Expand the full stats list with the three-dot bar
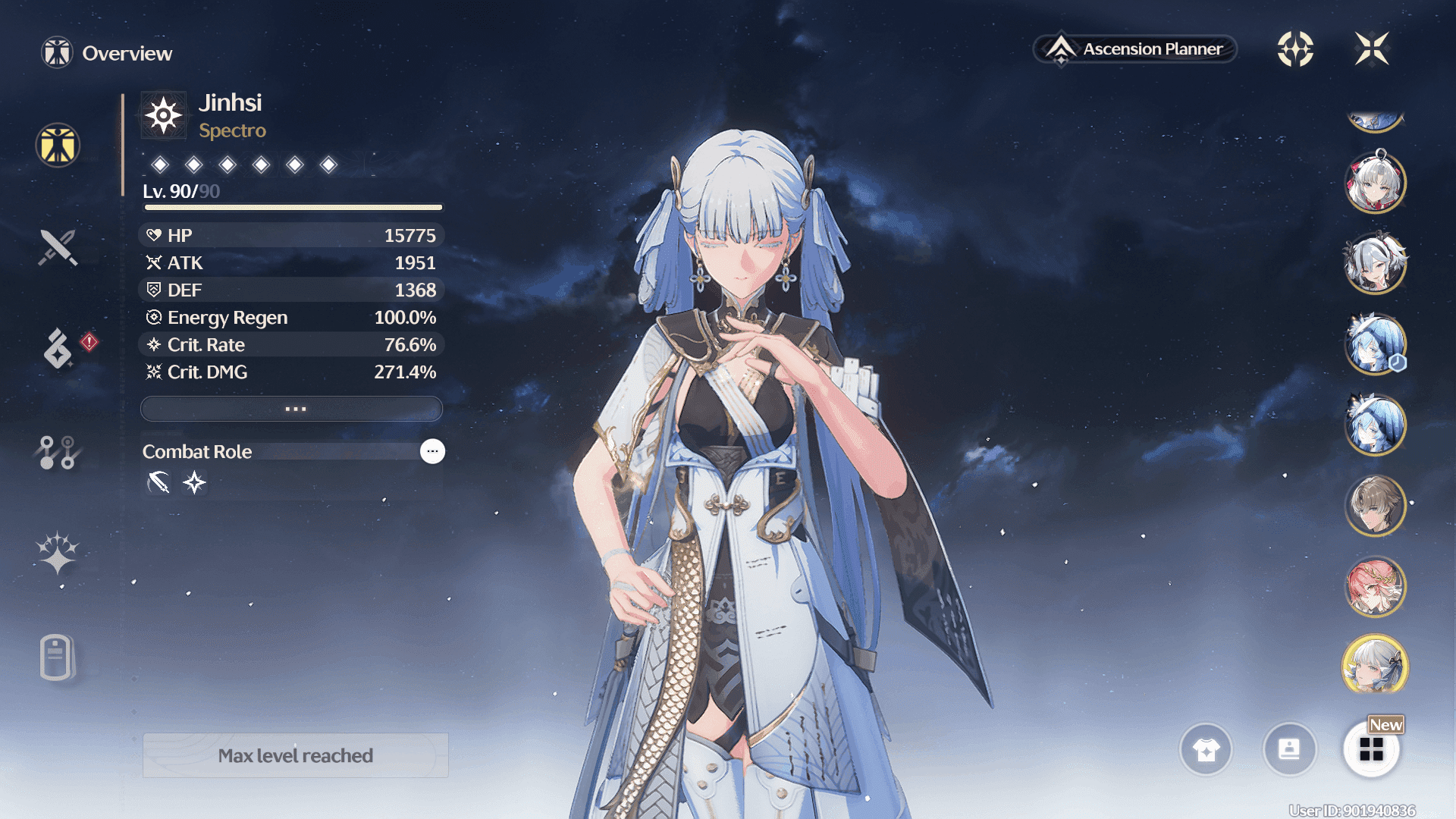The height and width of the screenshot is (819, 1456). (x=291, y=409)
